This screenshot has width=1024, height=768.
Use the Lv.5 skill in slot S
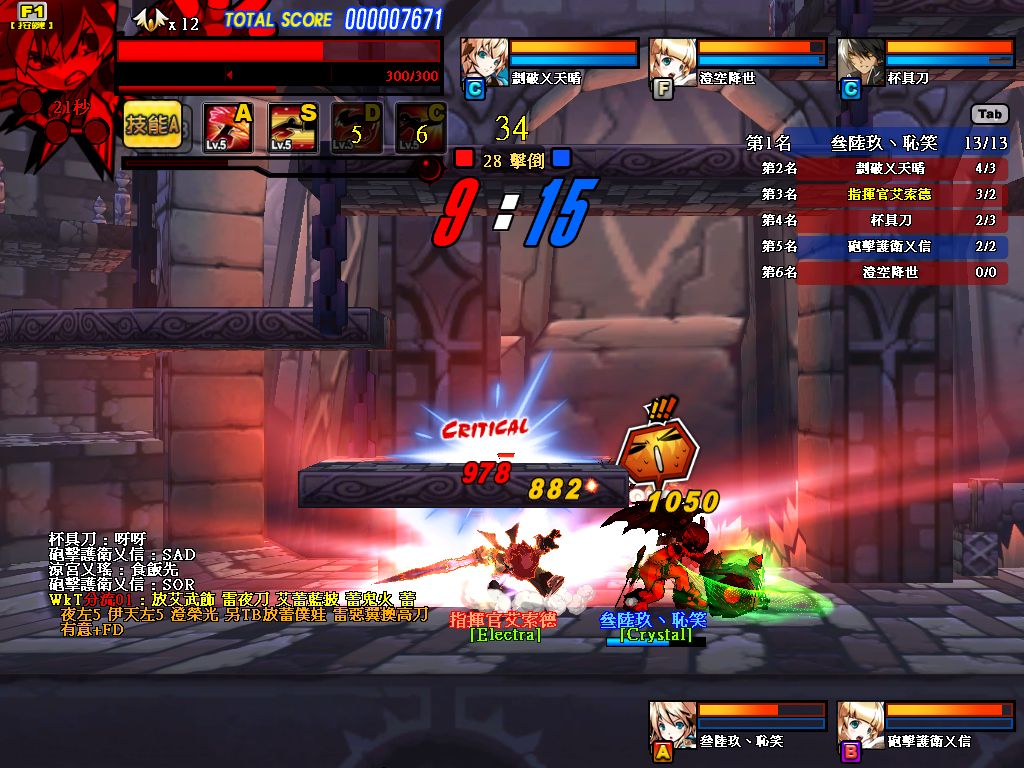pyautogui.click(x=292, y=127)
